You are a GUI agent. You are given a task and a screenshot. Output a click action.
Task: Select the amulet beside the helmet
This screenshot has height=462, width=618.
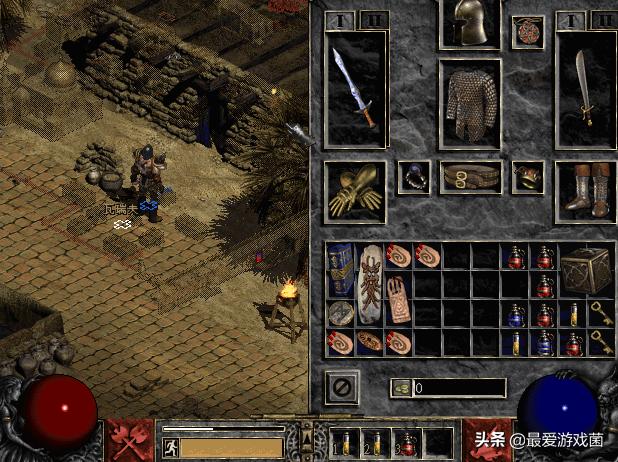click(x=527, y=31)
